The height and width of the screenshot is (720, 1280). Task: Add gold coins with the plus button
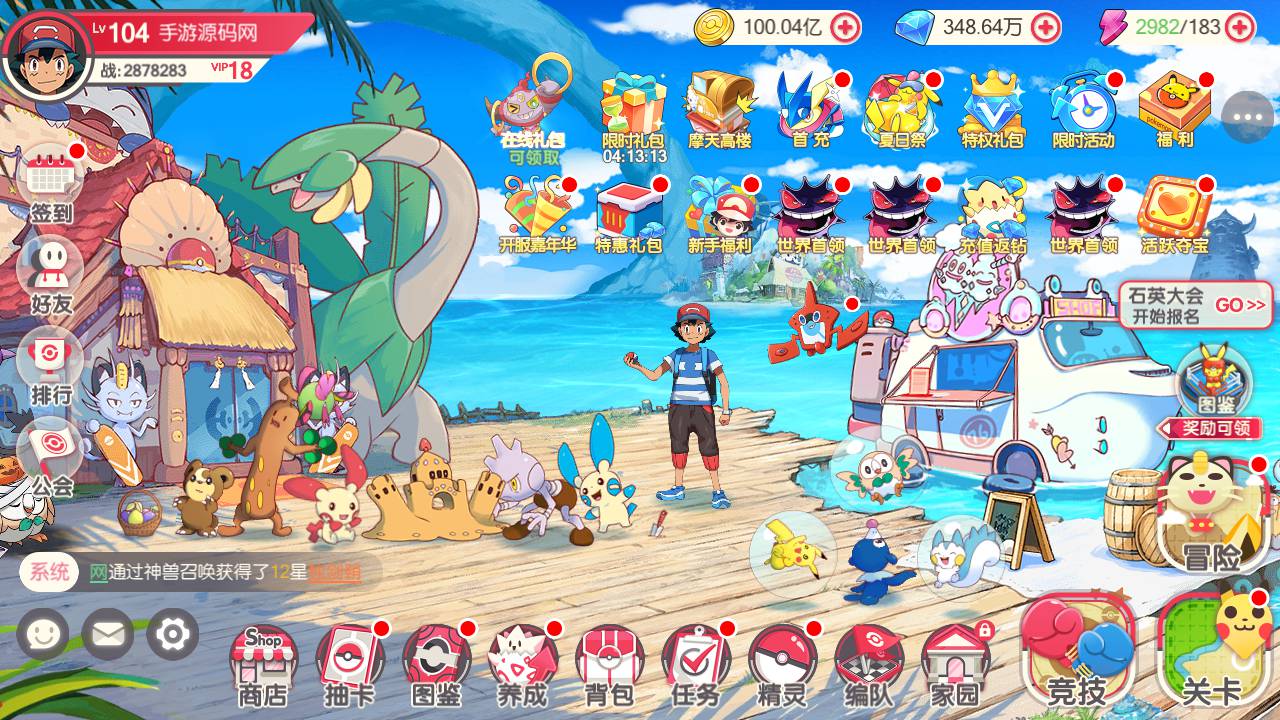coord(846,27)
